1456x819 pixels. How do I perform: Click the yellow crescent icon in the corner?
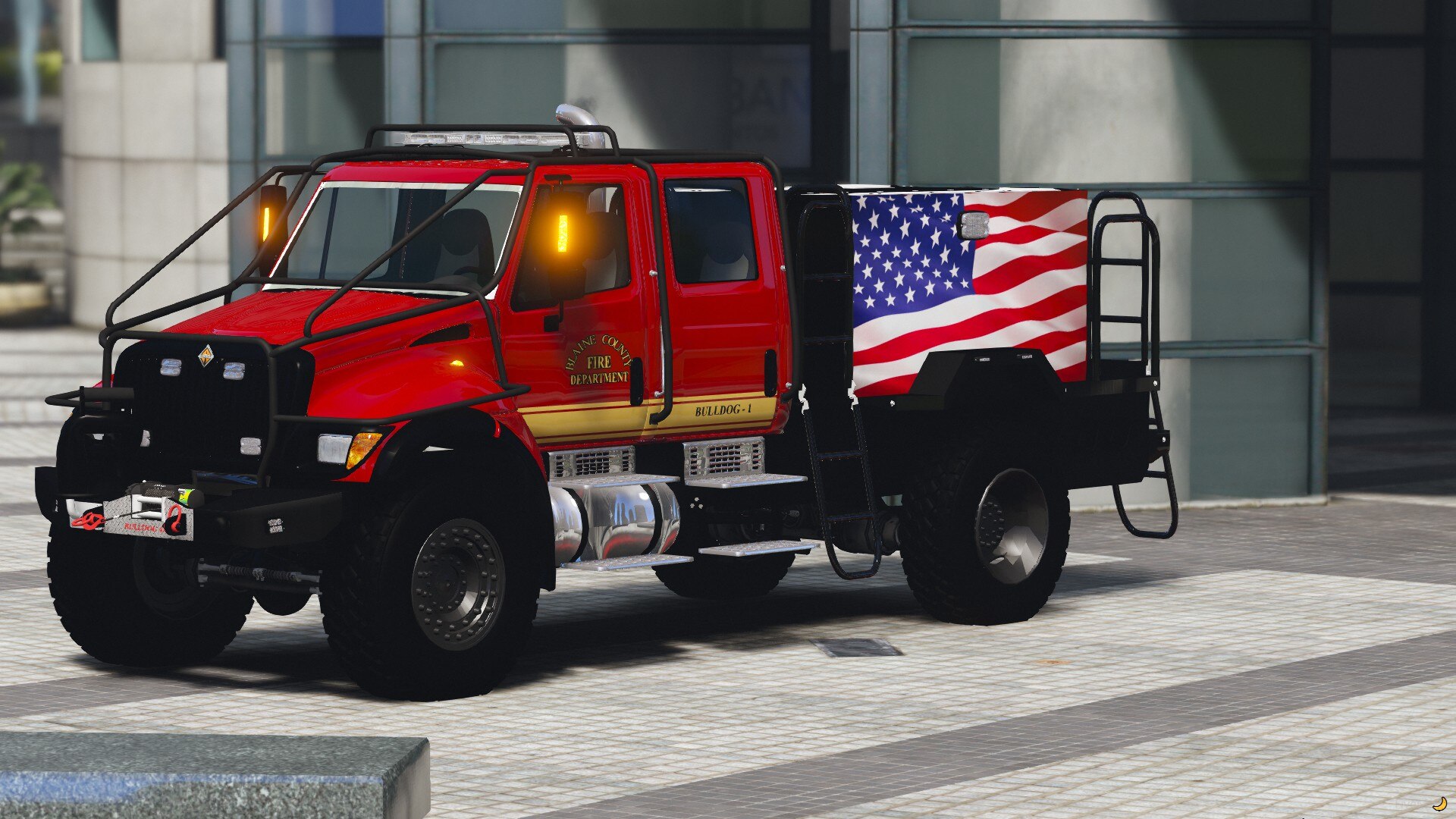click(1439, 803)
